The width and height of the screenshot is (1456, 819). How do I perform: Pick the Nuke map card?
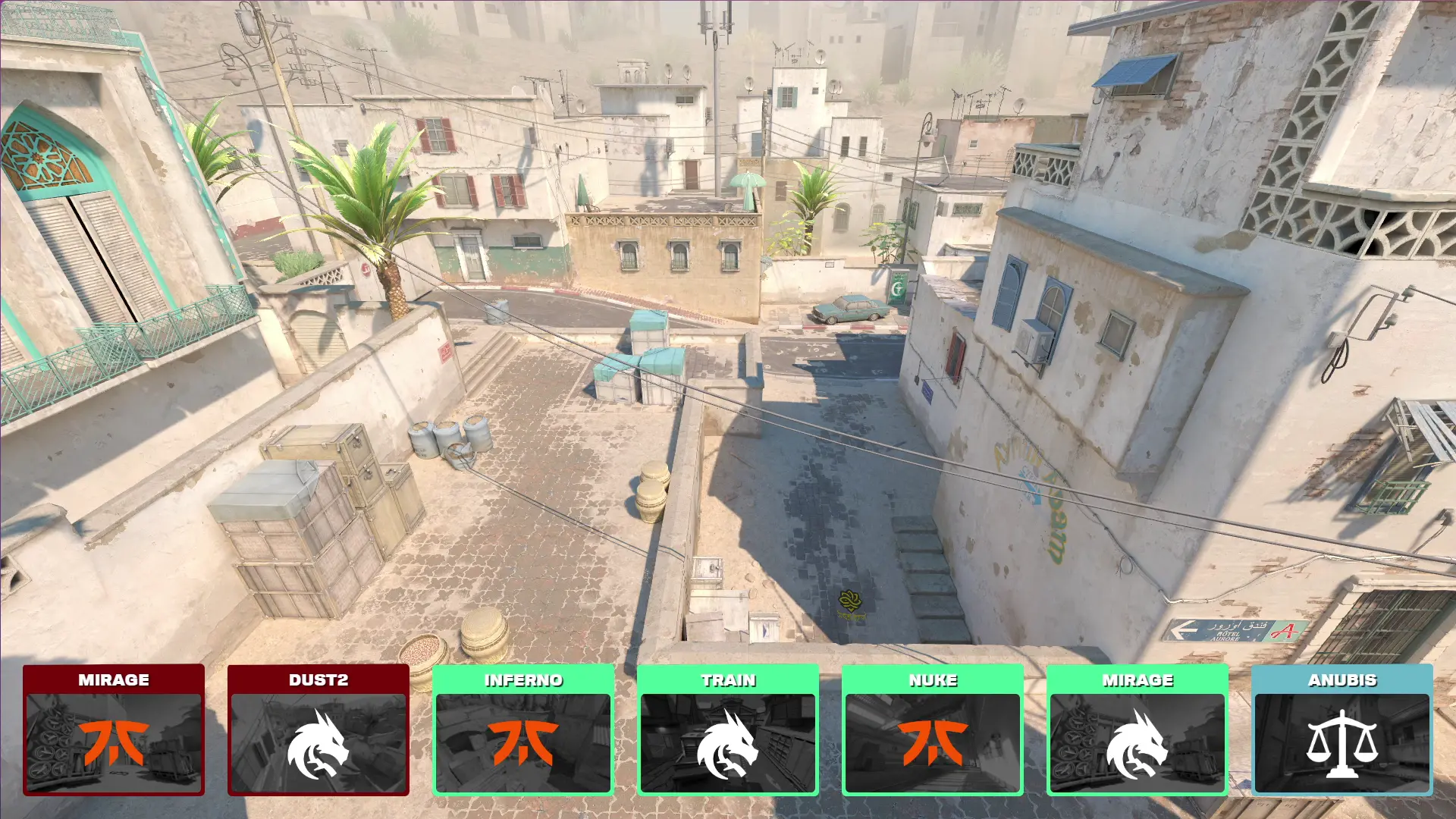(x=933, y=730)
